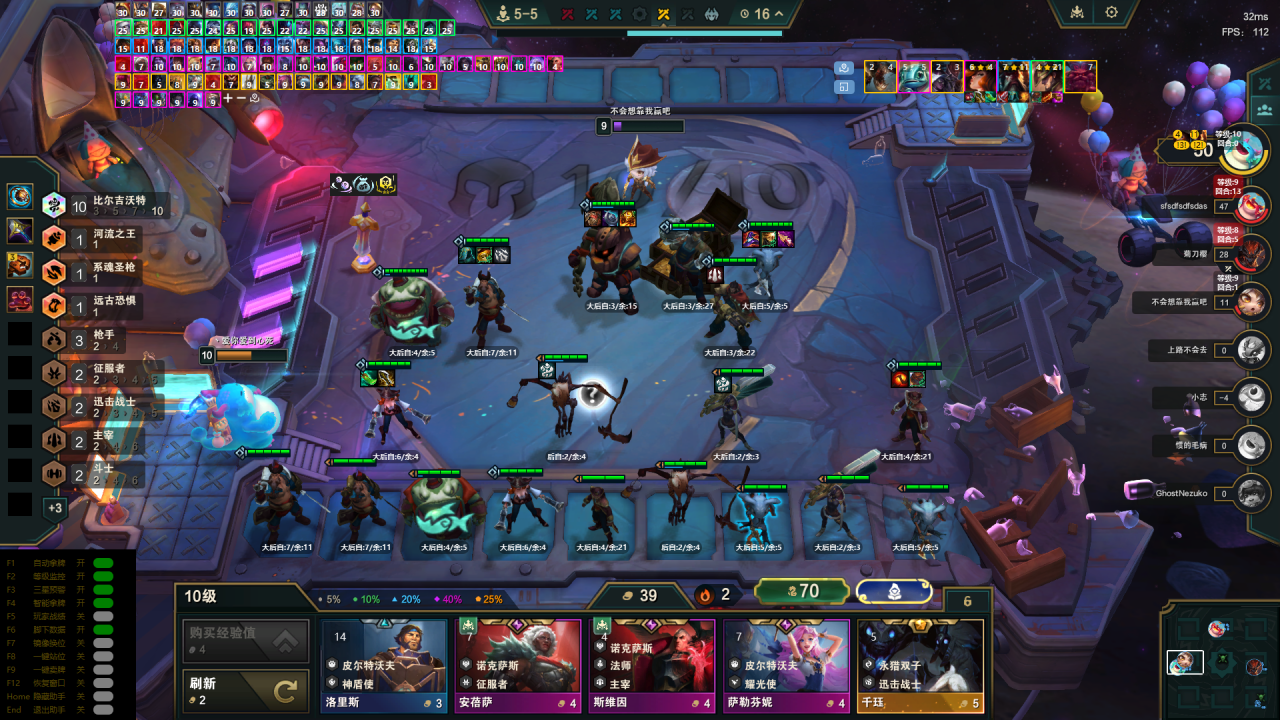The image size is (1280, 720).
Task: Click the 刷新 shop refresh button
Action: coord(245,691)
